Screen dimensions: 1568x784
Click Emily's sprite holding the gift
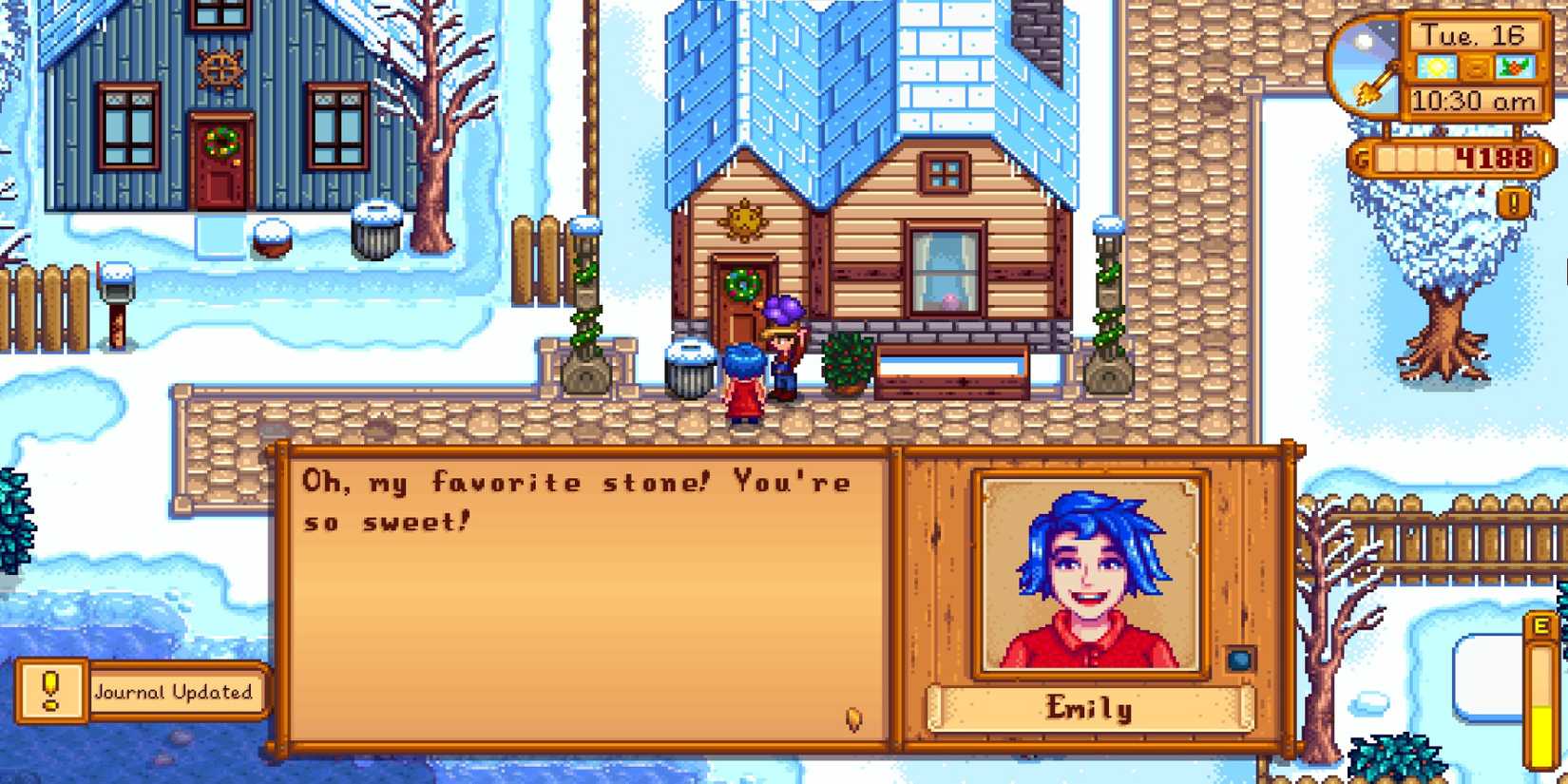786,361
